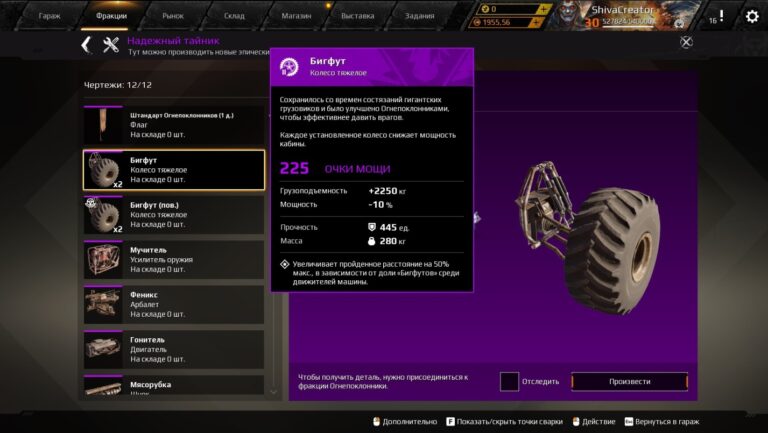Close the Надежный тайник workshop window

686,42
